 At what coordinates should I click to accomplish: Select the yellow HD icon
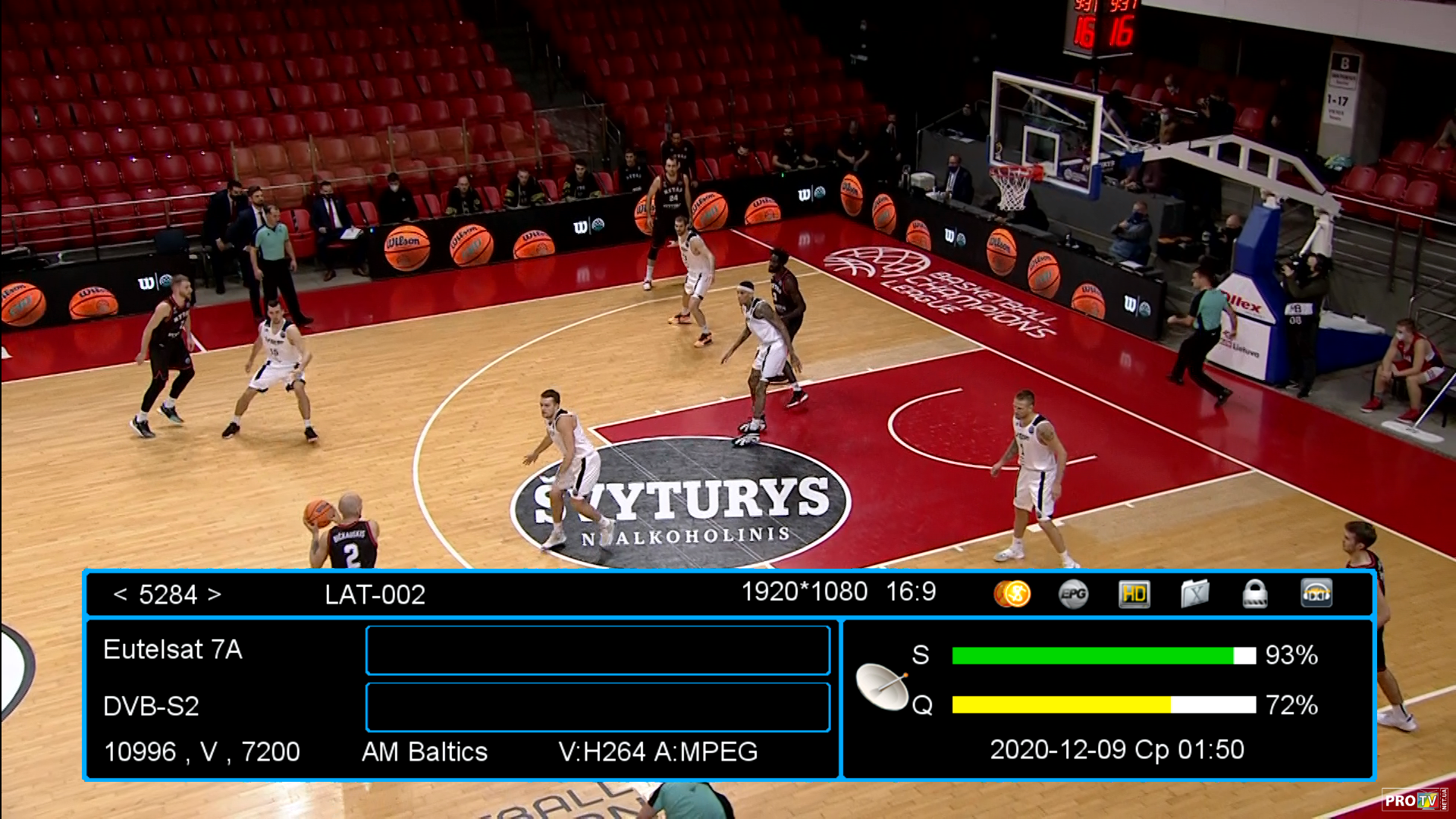[x=1134, y=594]
